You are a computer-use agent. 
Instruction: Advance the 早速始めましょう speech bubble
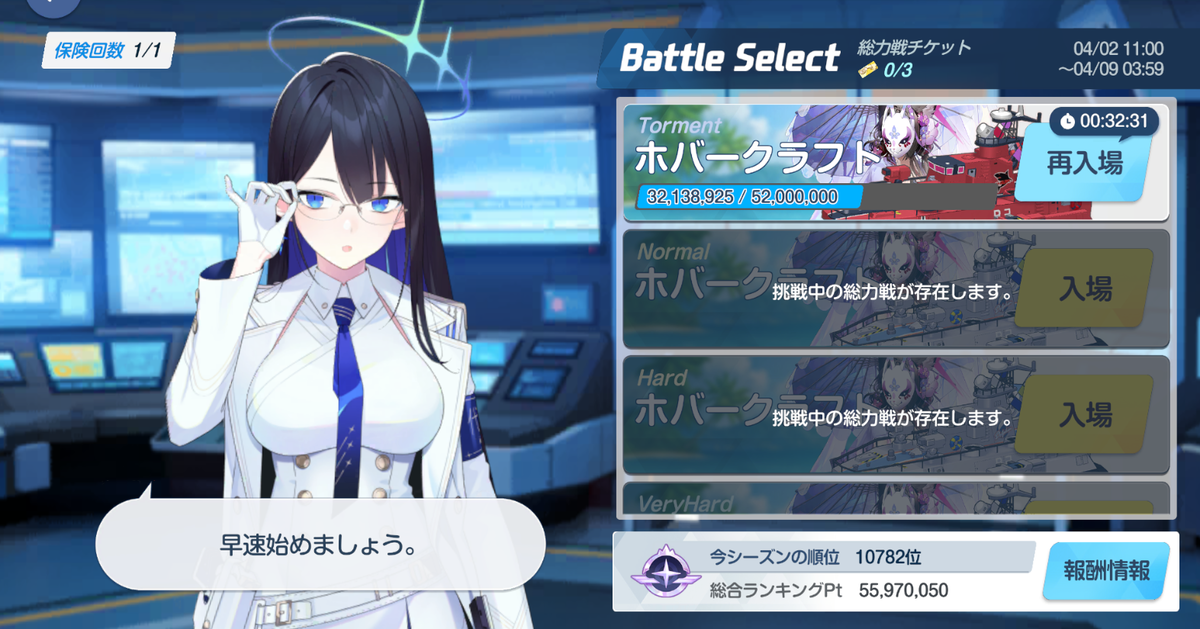click(x=320, y=545)
